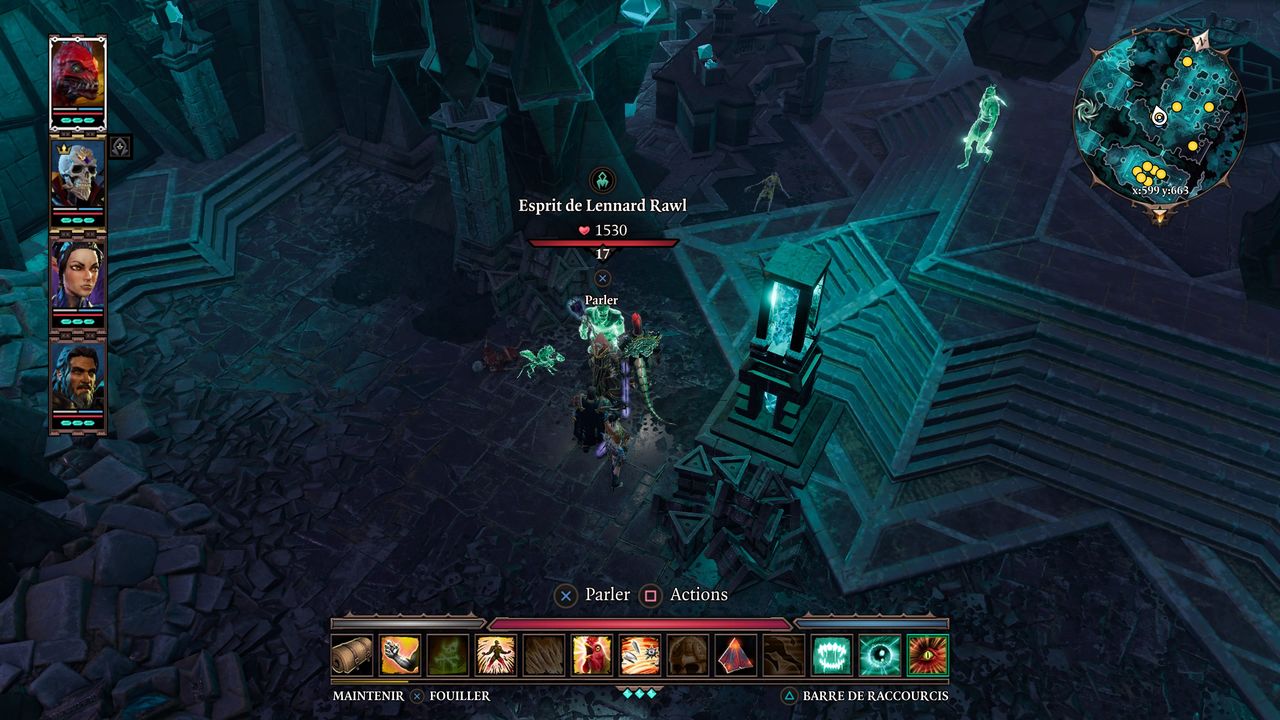This screenshot has width=1280, height=720.
Task: Select the bearded man party portrait
Action: click(x=77, y=375)
